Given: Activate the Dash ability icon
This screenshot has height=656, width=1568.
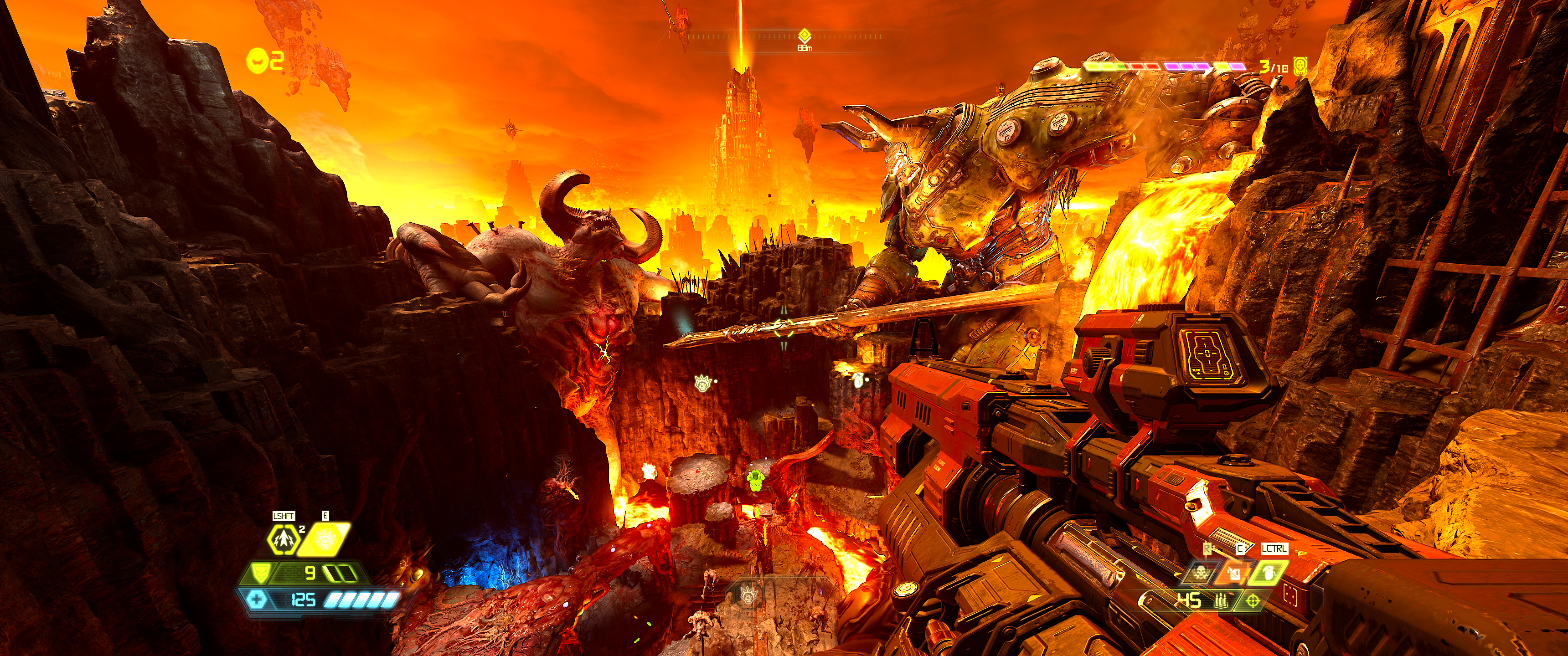Looking at the screenshot, I should coord(284,539).
